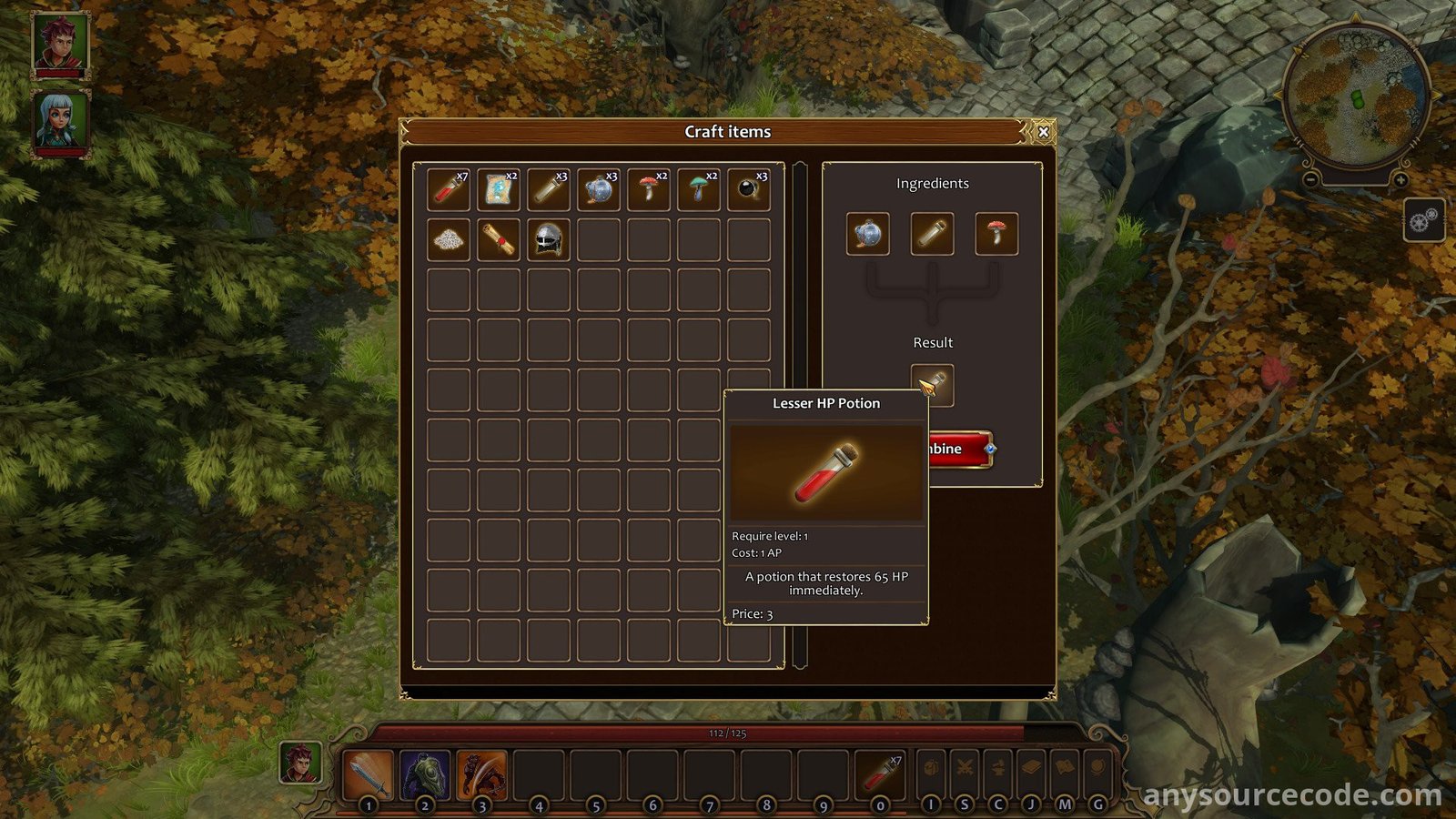Use the HP potion in hotbar slot 0
This screenshot has height=819, width=1456.
(x=880, y=773)
